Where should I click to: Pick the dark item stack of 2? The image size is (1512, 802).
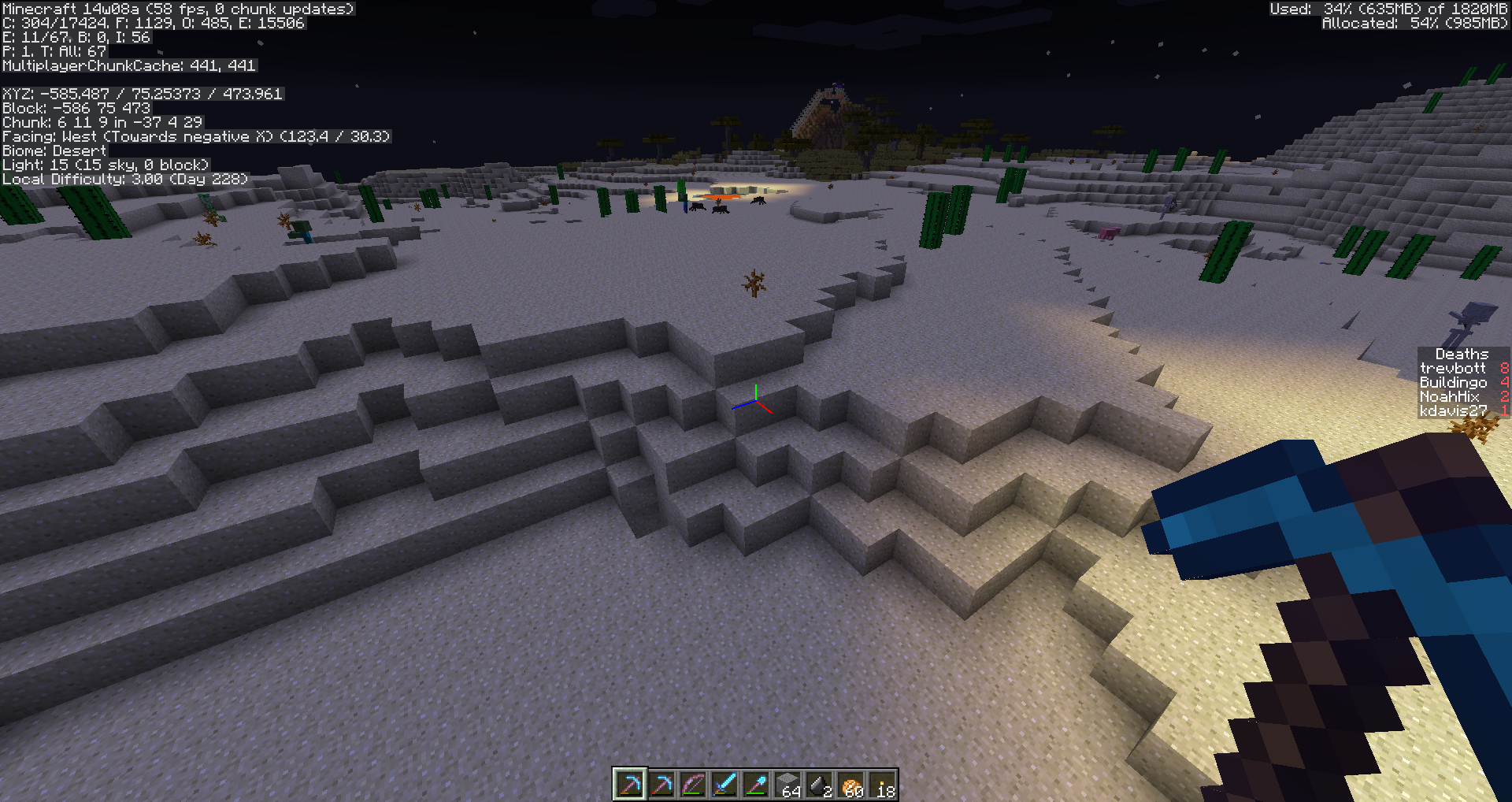coord(819,785)
